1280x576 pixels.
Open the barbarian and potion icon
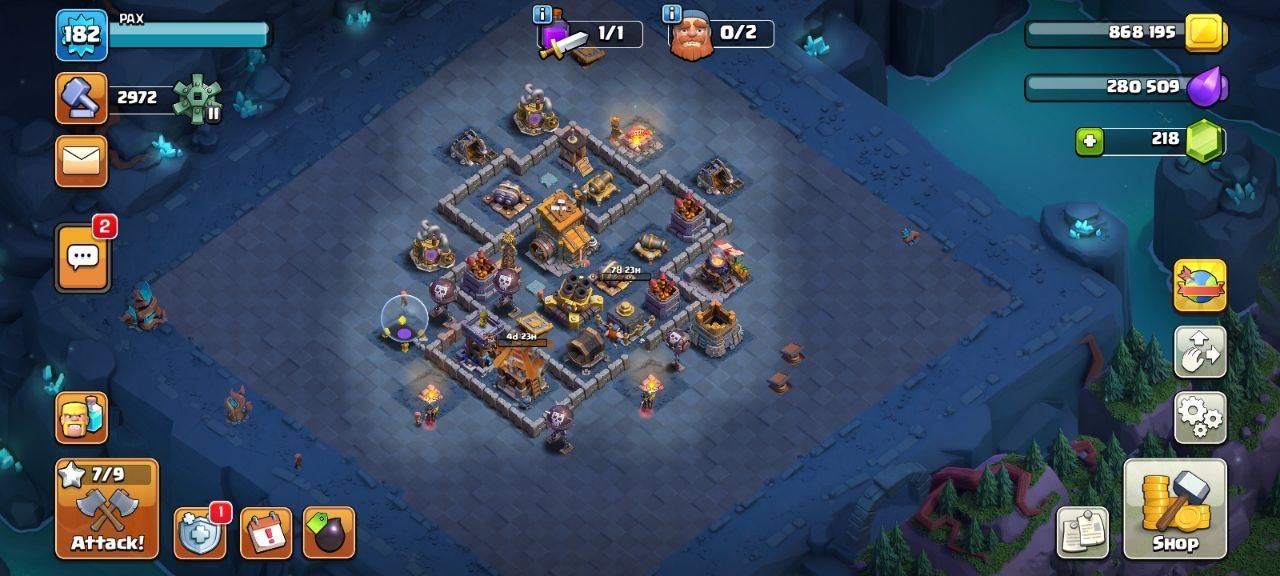tap(81, 418)
